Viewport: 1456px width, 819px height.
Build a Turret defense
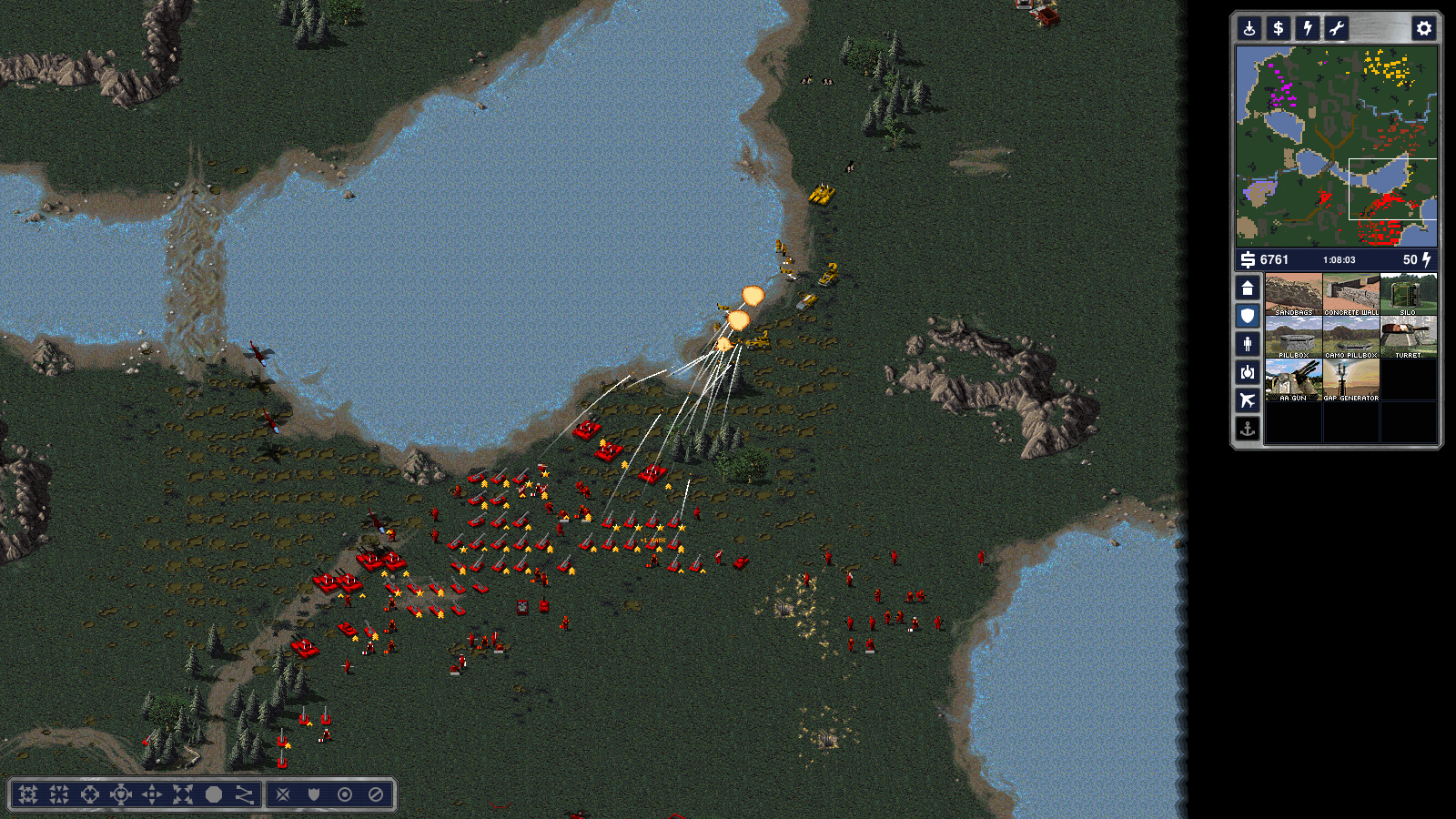click(x=1408, y=337)
